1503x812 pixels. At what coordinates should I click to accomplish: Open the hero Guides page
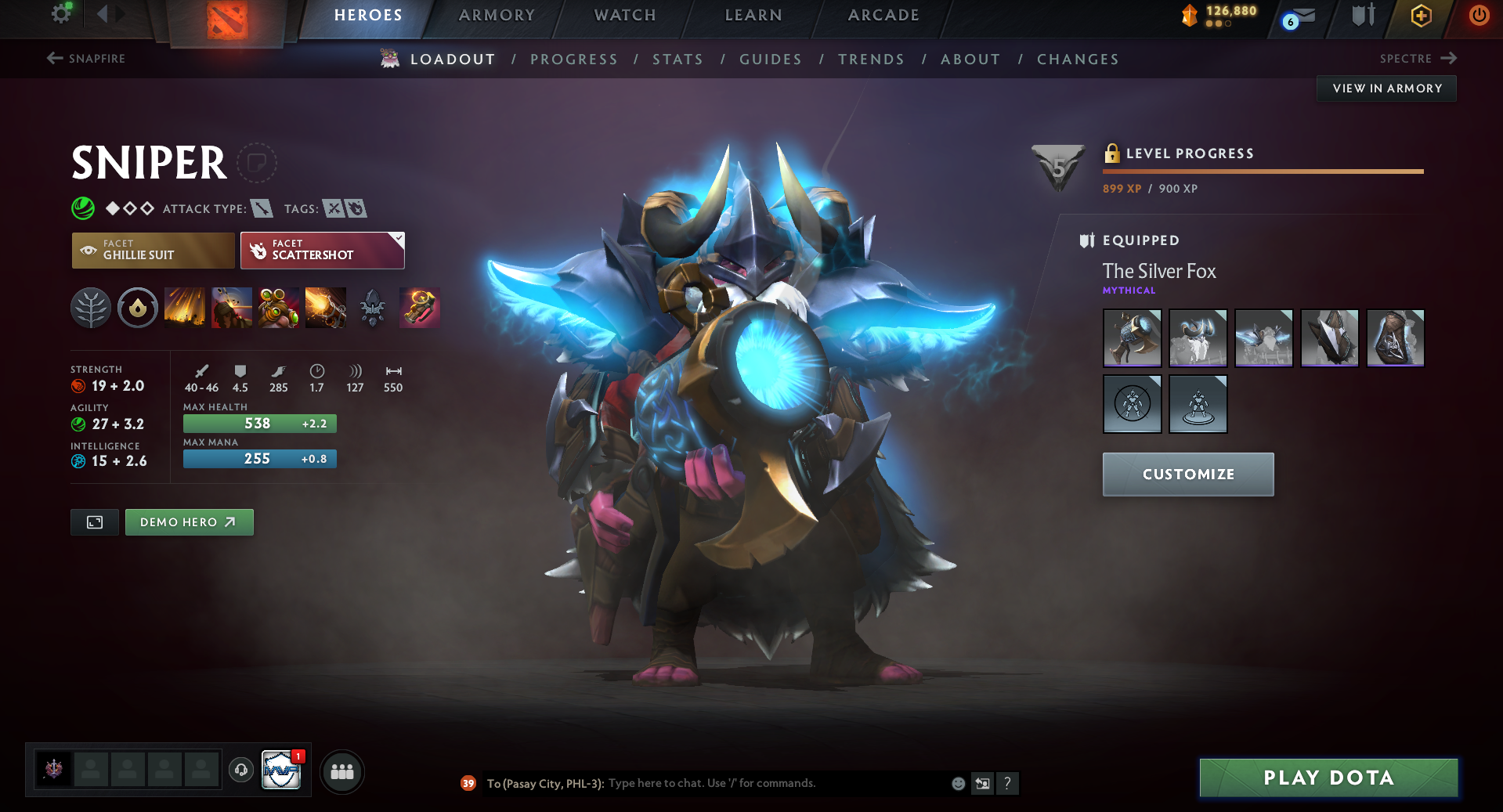coord(771,60)
